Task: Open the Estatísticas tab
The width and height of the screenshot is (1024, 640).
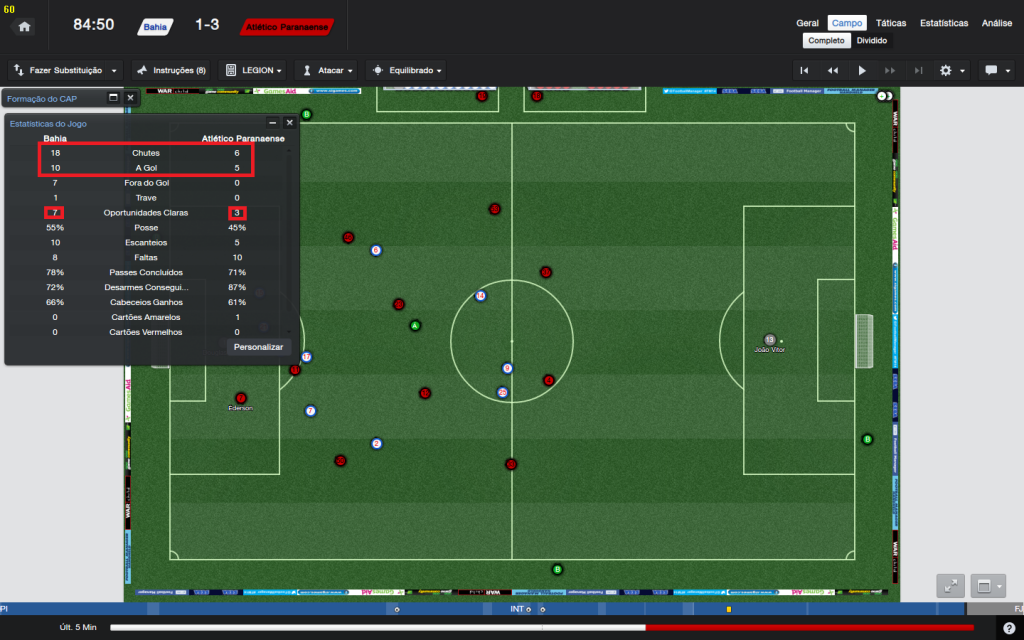Action: click(943, 22)
